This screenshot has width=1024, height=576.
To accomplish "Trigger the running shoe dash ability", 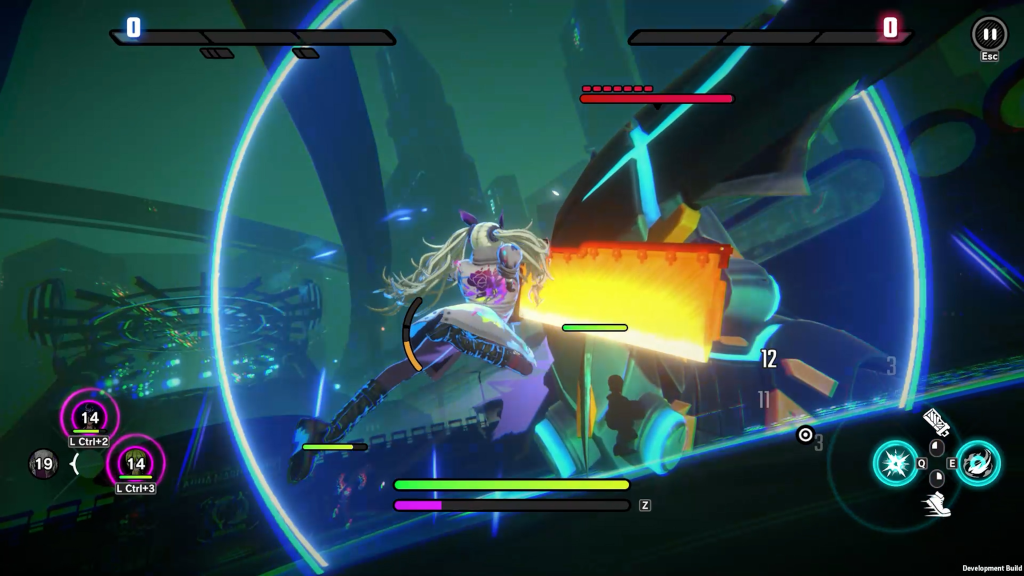I will point(937,504).
